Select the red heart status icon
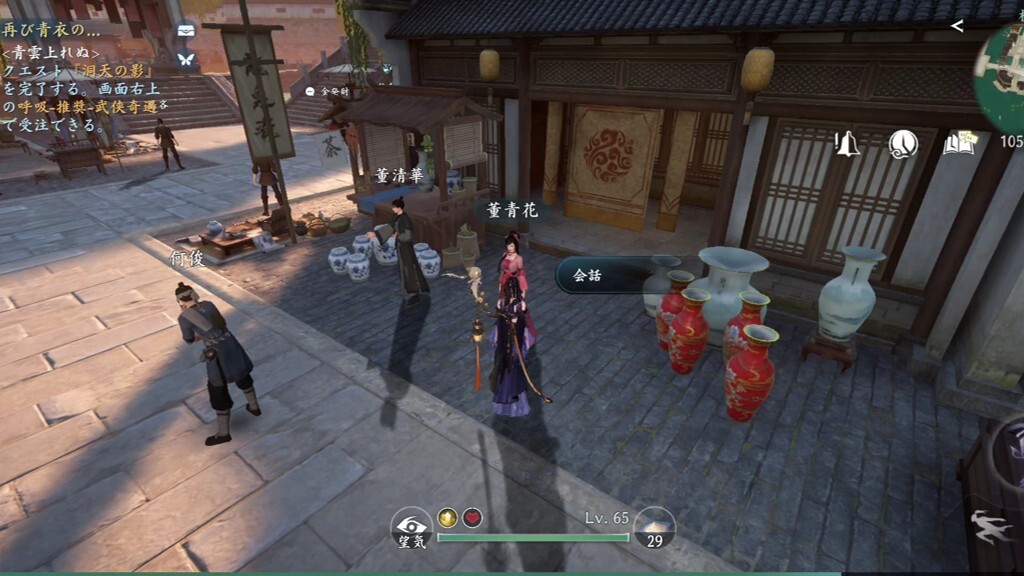The image size is (1024, 576). point(473,517)
